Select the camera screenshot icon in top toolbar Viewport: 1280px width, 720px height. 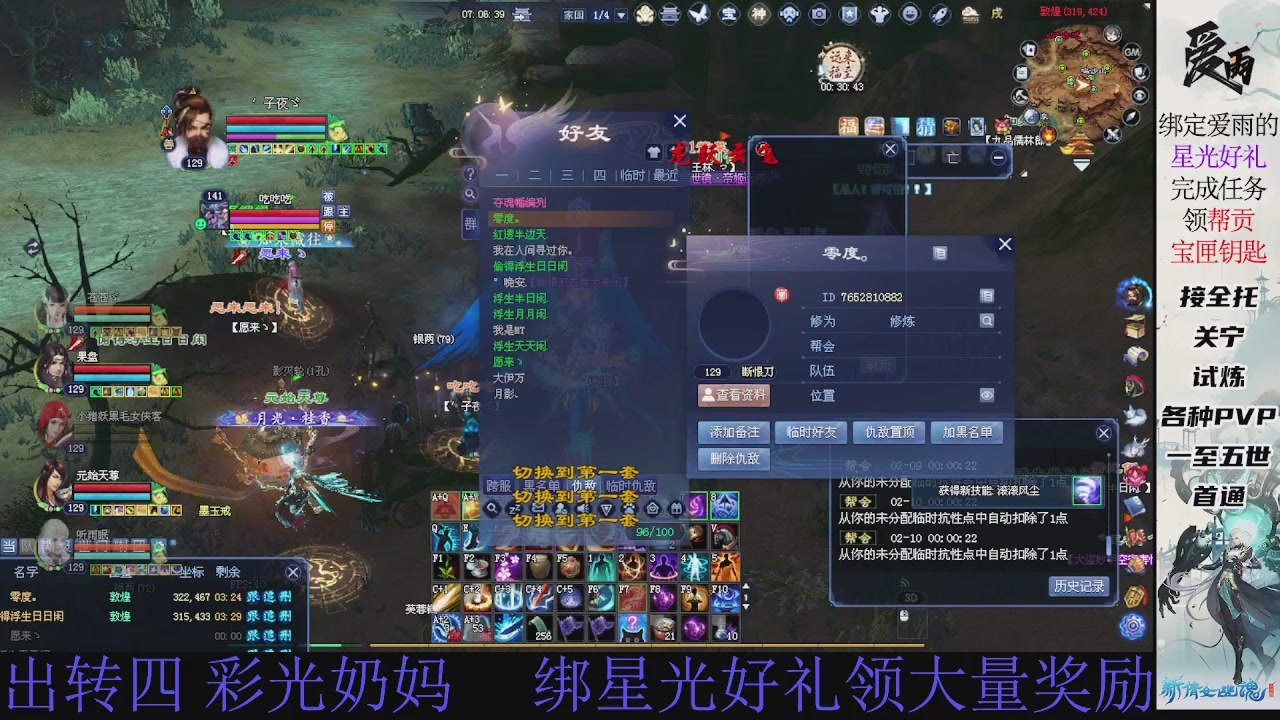point(819,13)
